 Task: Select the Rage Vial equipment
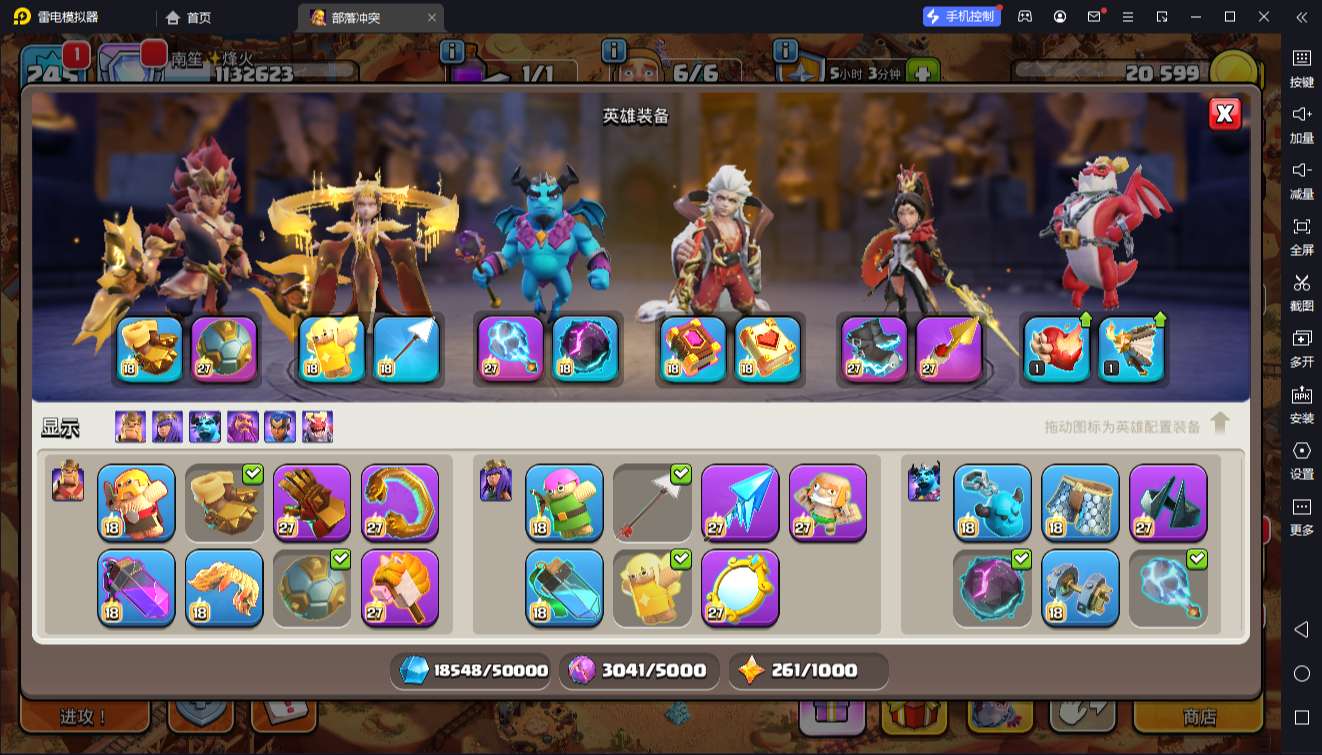[x=136, y=588]
